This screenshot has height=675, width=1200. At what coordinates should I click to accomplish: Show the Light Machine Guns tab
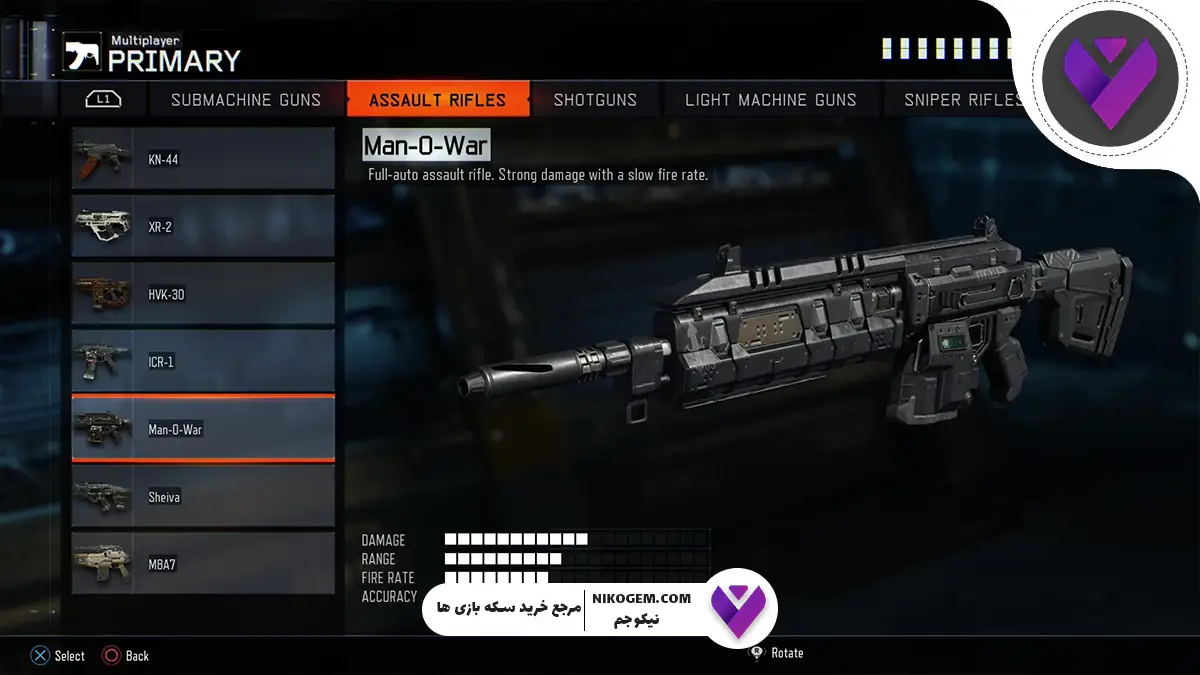click(770, 100)
